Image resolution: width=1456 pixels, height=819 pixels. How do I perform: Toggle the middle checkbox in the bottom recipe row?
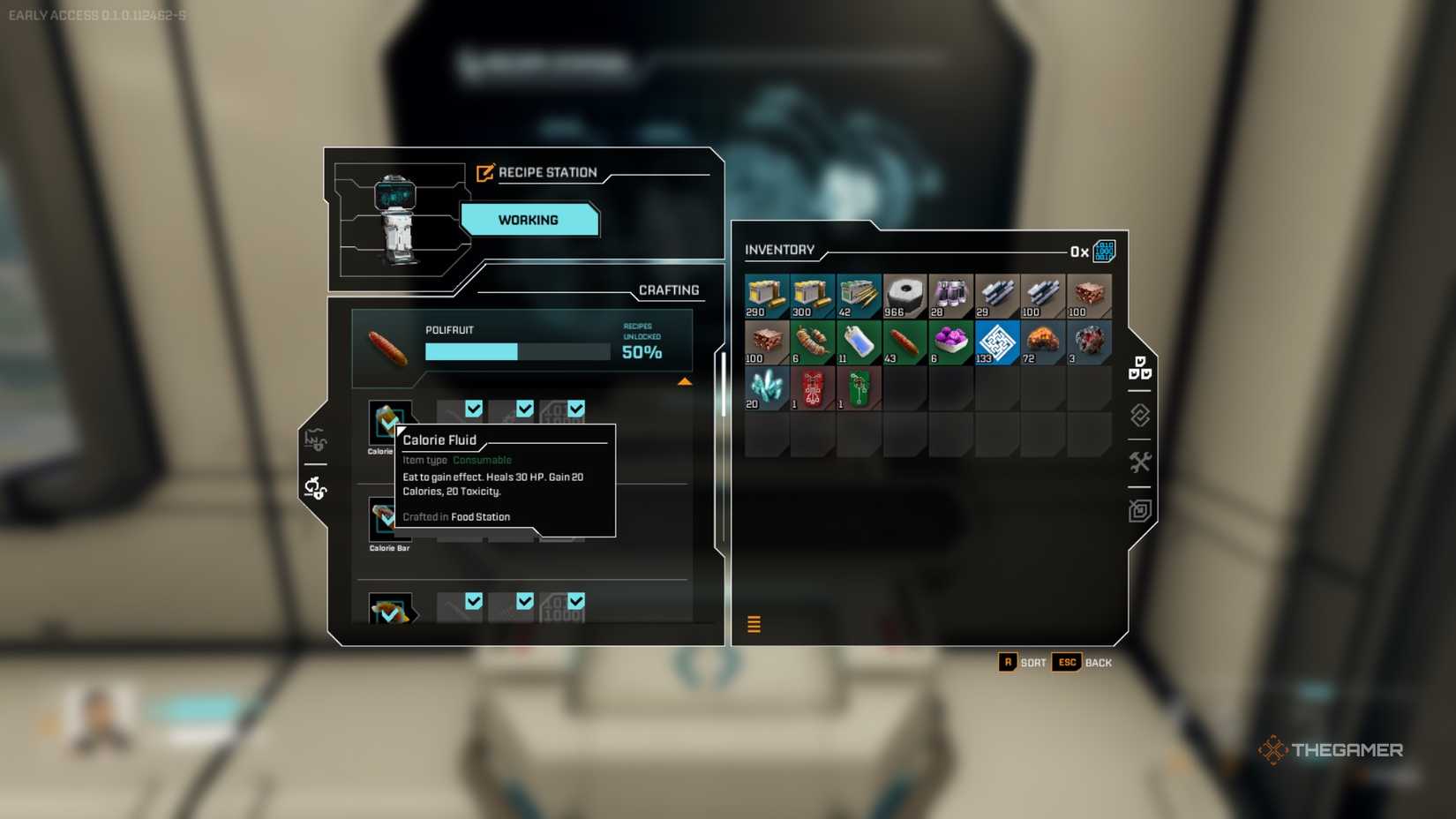pyautogui.click(x=525, y=602)
